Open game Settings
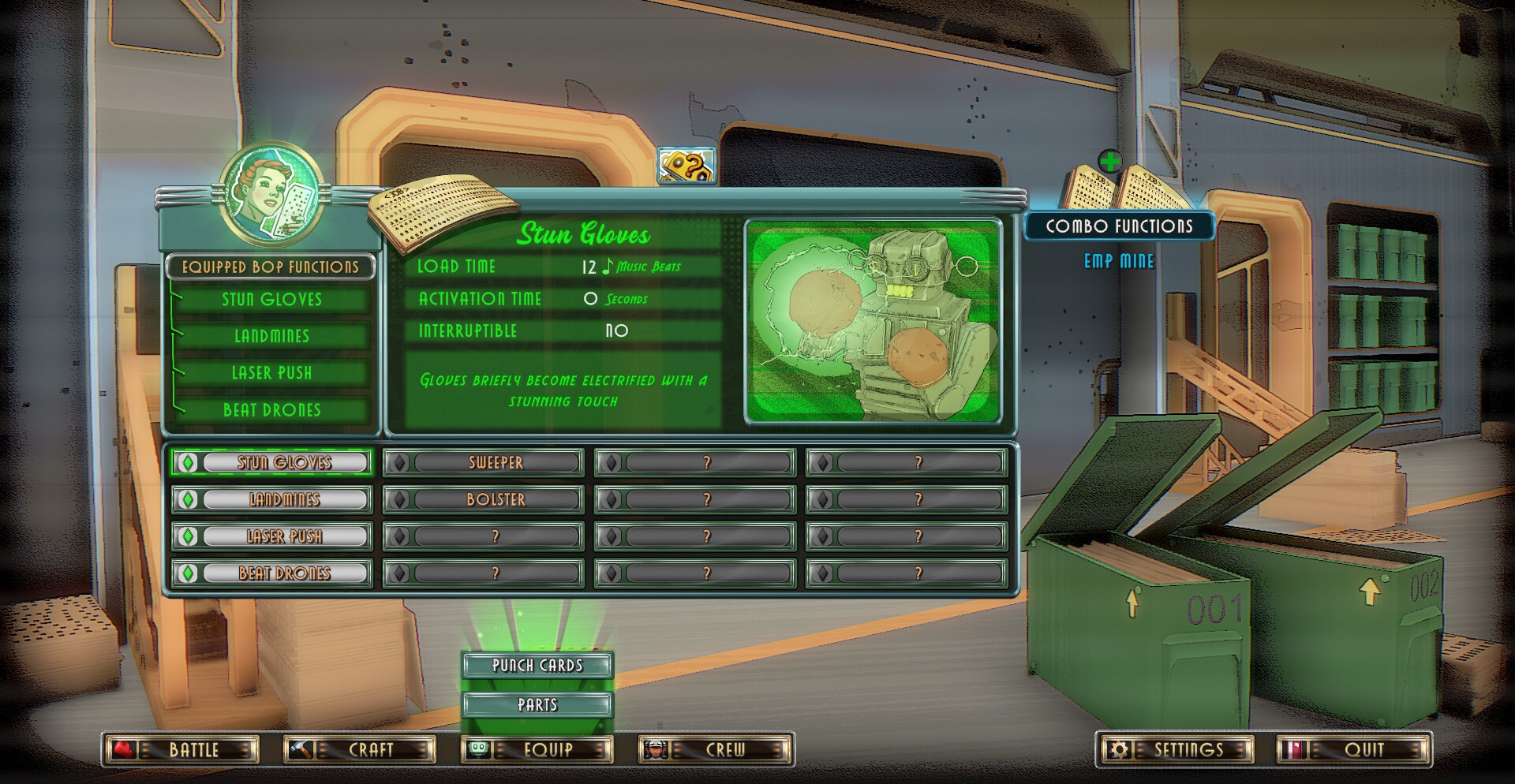Screen dimensions: 1515x784 (1176, 749)
